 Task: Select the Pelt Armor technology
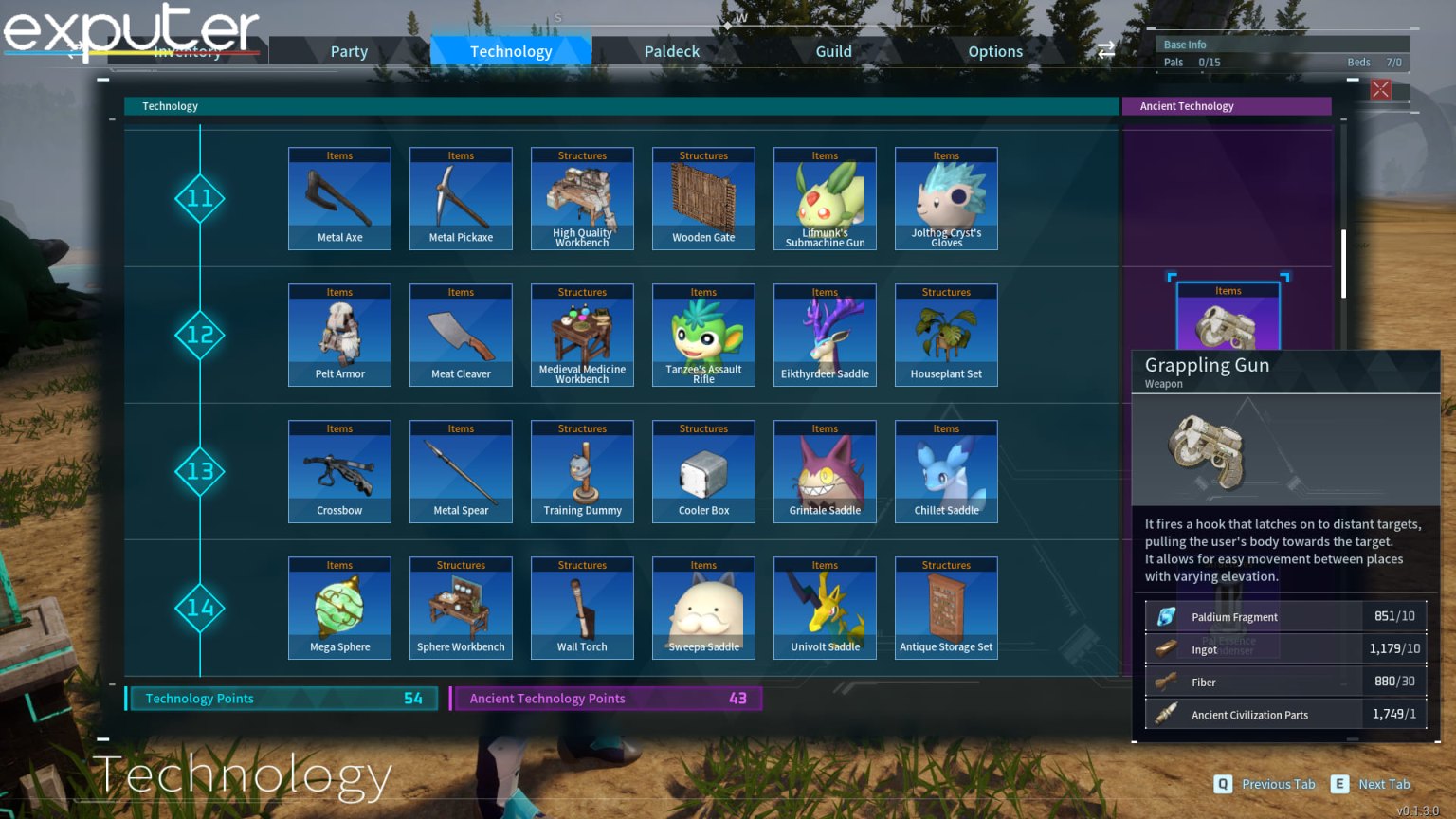pos(339,335)
